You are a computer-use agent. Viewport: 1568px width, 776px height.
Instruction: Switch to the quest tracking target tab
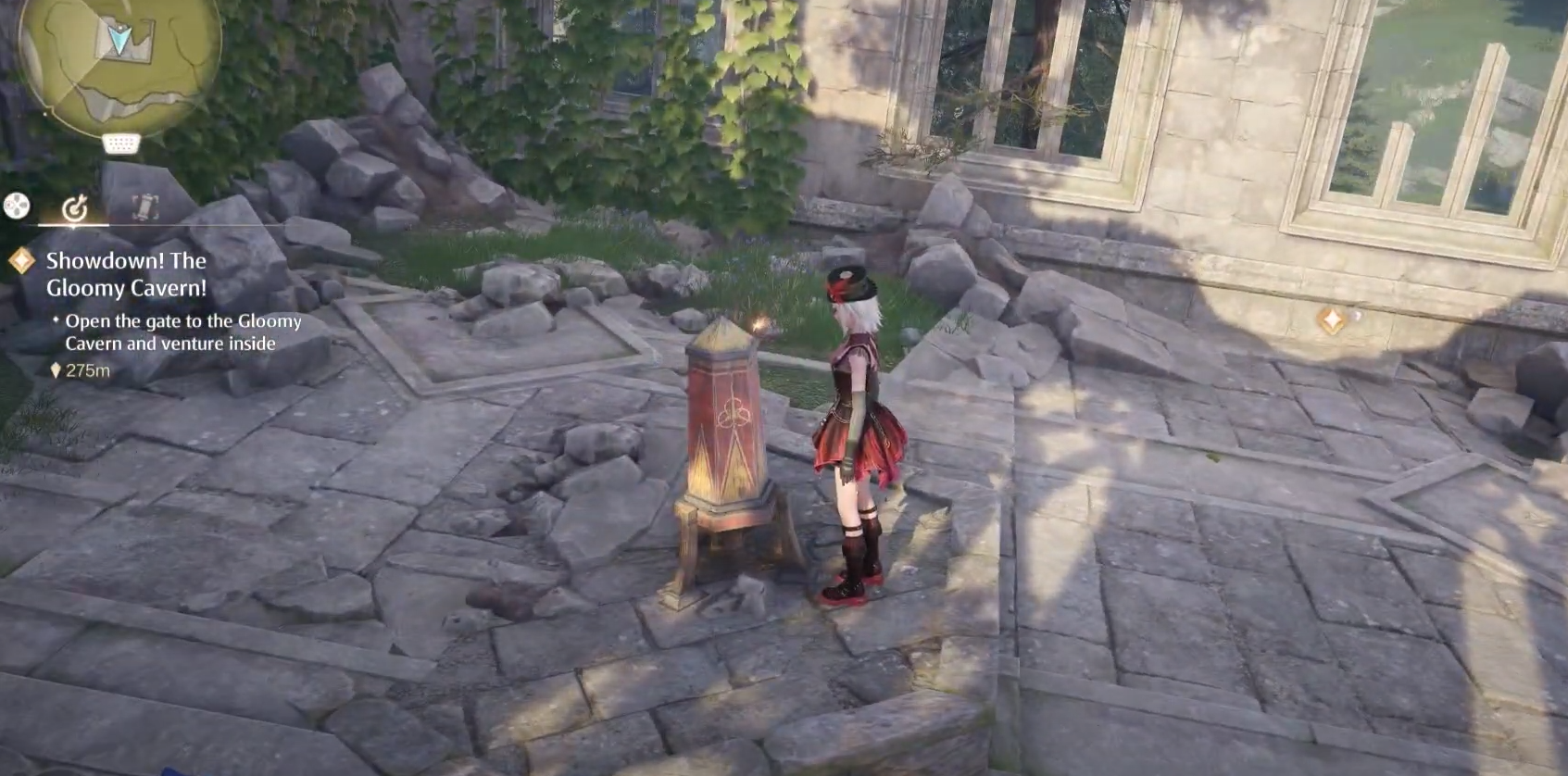tap(74, 208)
